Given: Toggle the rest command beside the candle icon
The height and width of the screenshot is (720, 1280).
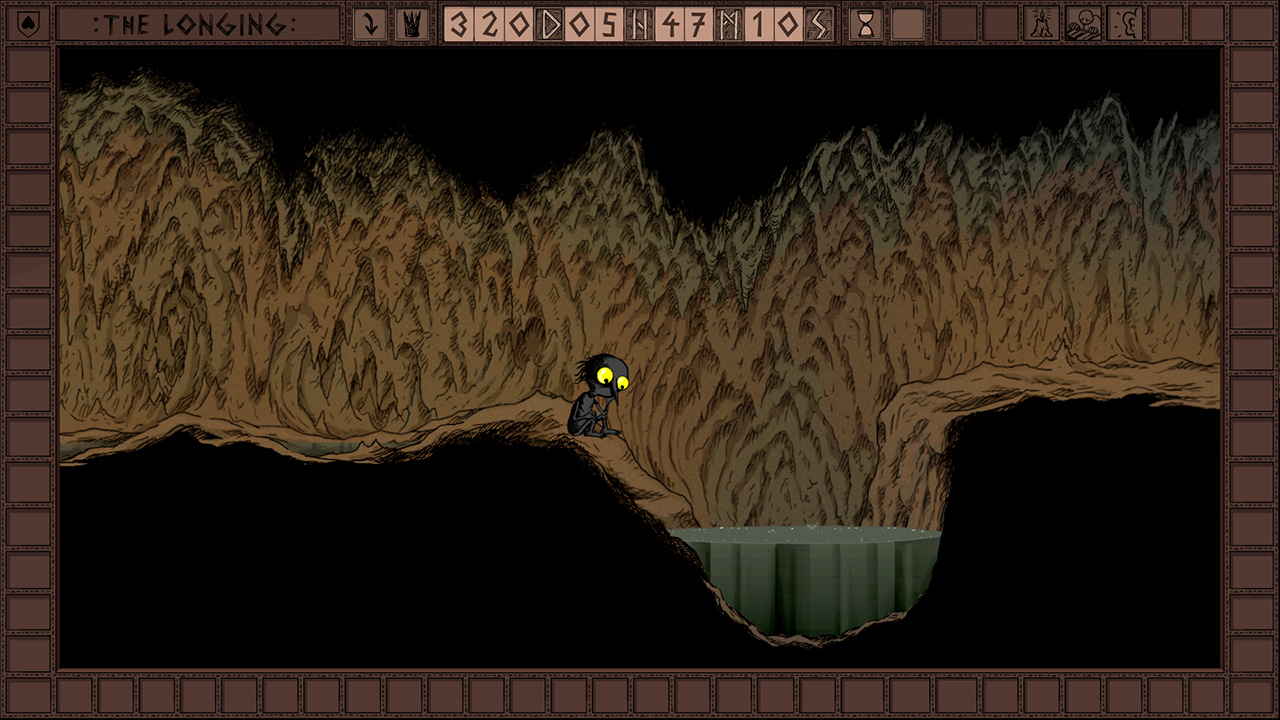Looking at the screenshot, I should click(x=1084, y=25).
